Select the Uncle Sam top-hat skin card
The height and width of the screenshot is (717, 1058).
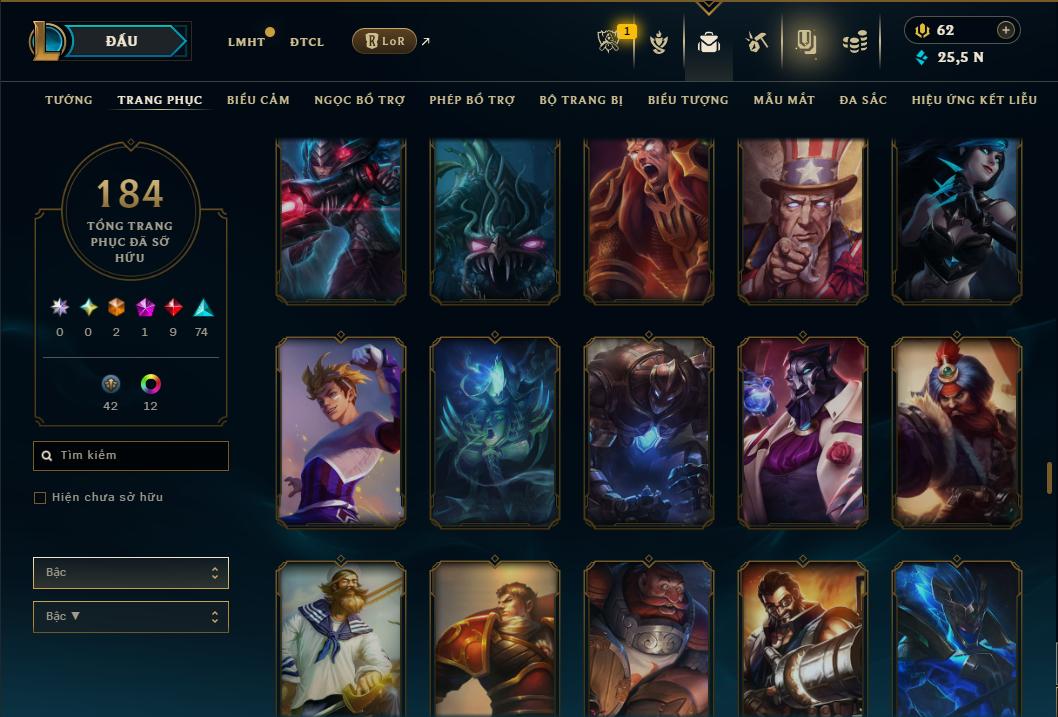[803, 220]
